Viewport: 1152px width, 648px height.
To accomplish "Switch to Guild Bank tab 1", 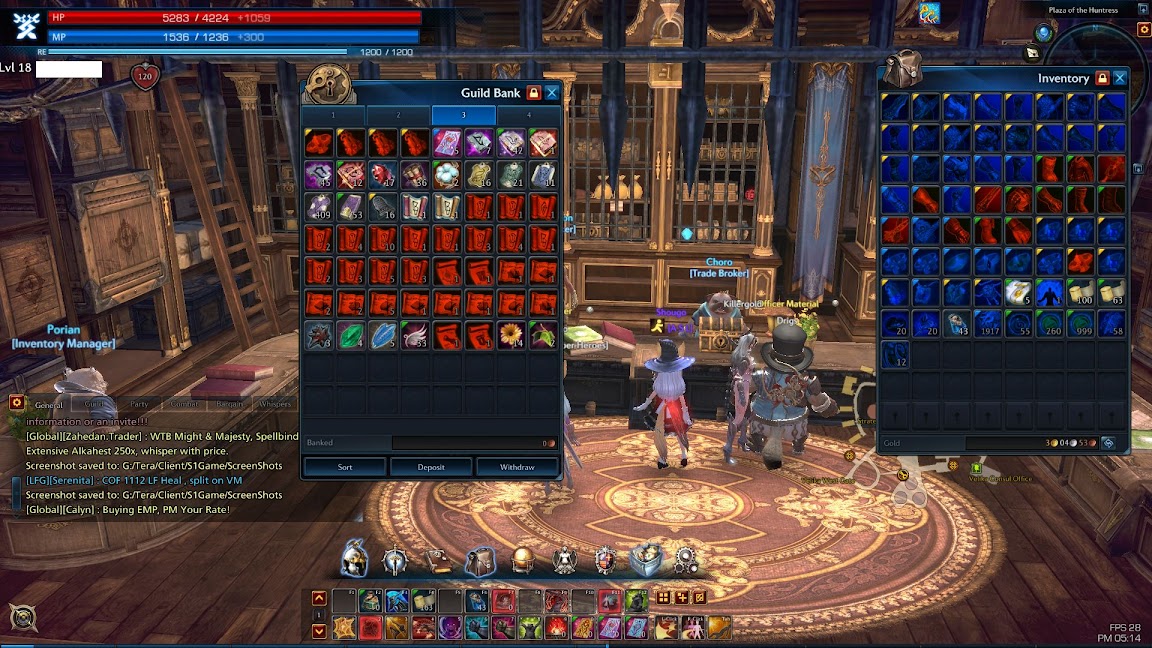I will point(334,115).
